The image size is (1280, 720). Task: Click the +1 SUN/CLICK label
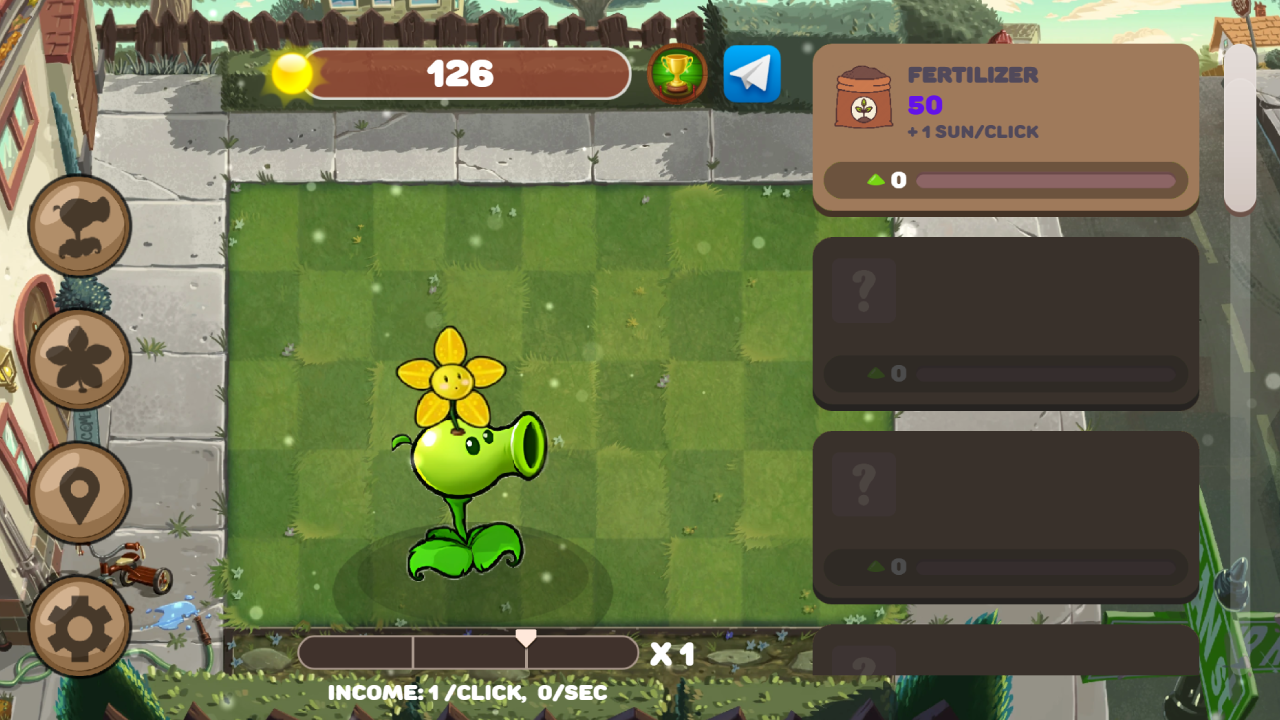pyautogui.click(x=973, y=131)
